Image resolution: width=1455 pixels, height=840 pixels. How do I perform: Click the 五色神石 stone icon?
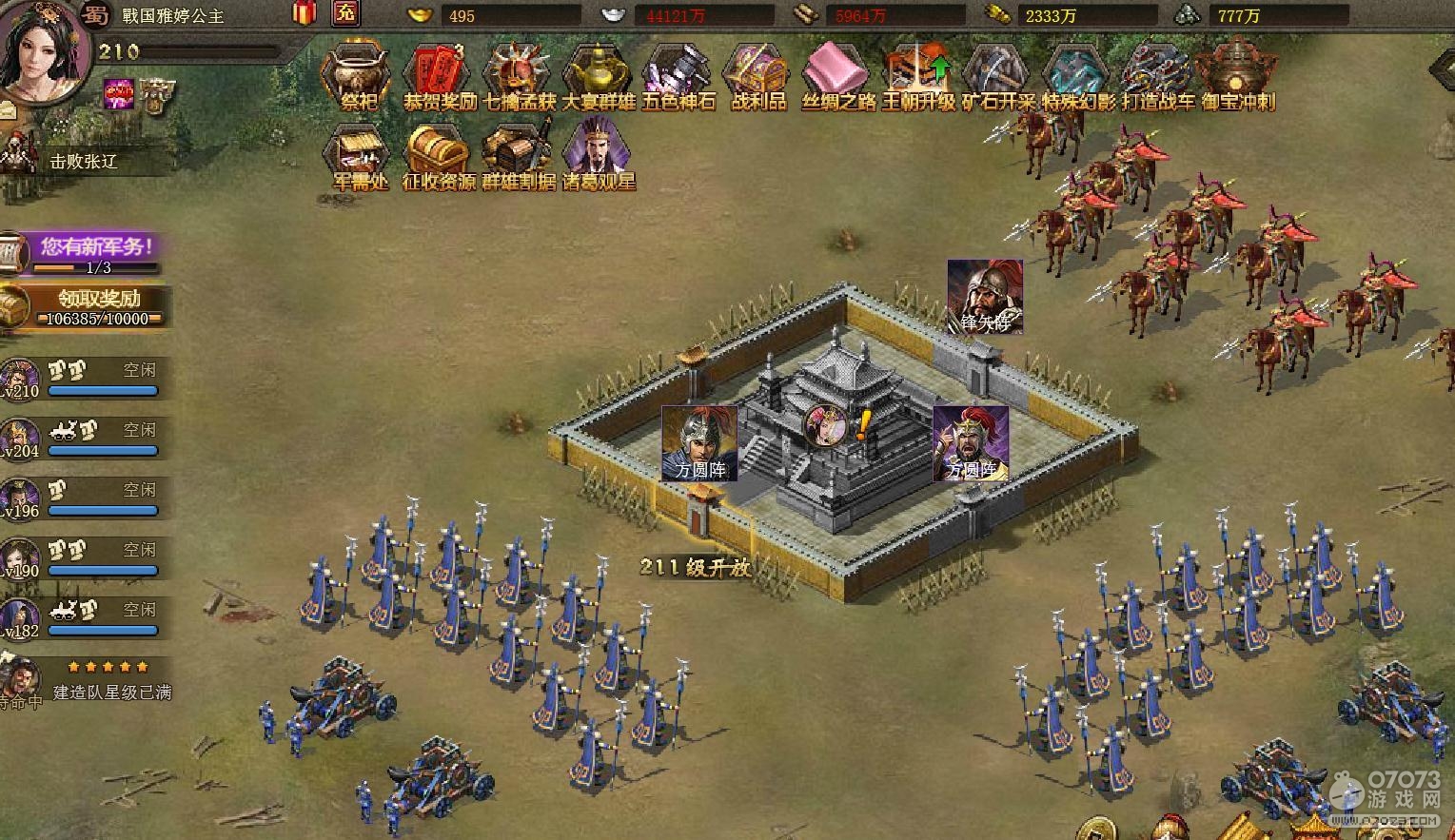[678, 75]
